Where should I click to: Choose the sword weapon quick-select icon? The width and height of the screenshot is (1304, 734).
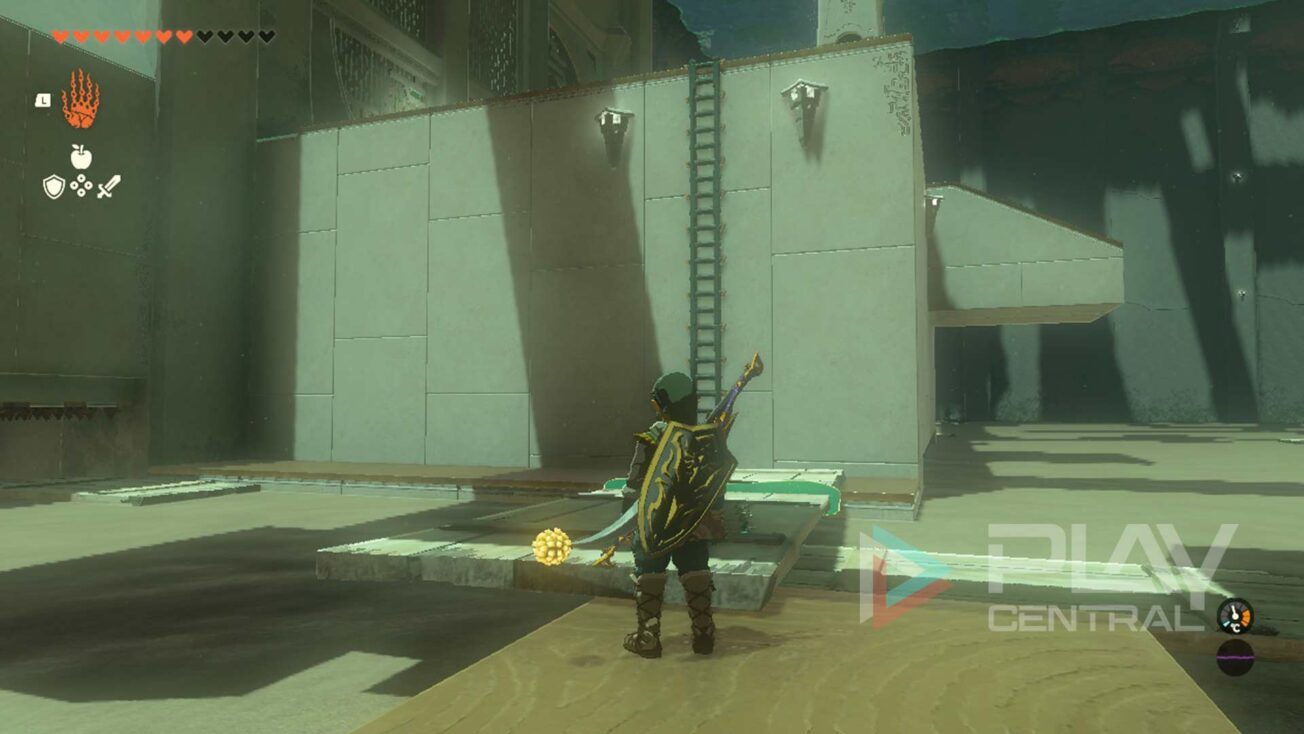click(x=109, y=186)
